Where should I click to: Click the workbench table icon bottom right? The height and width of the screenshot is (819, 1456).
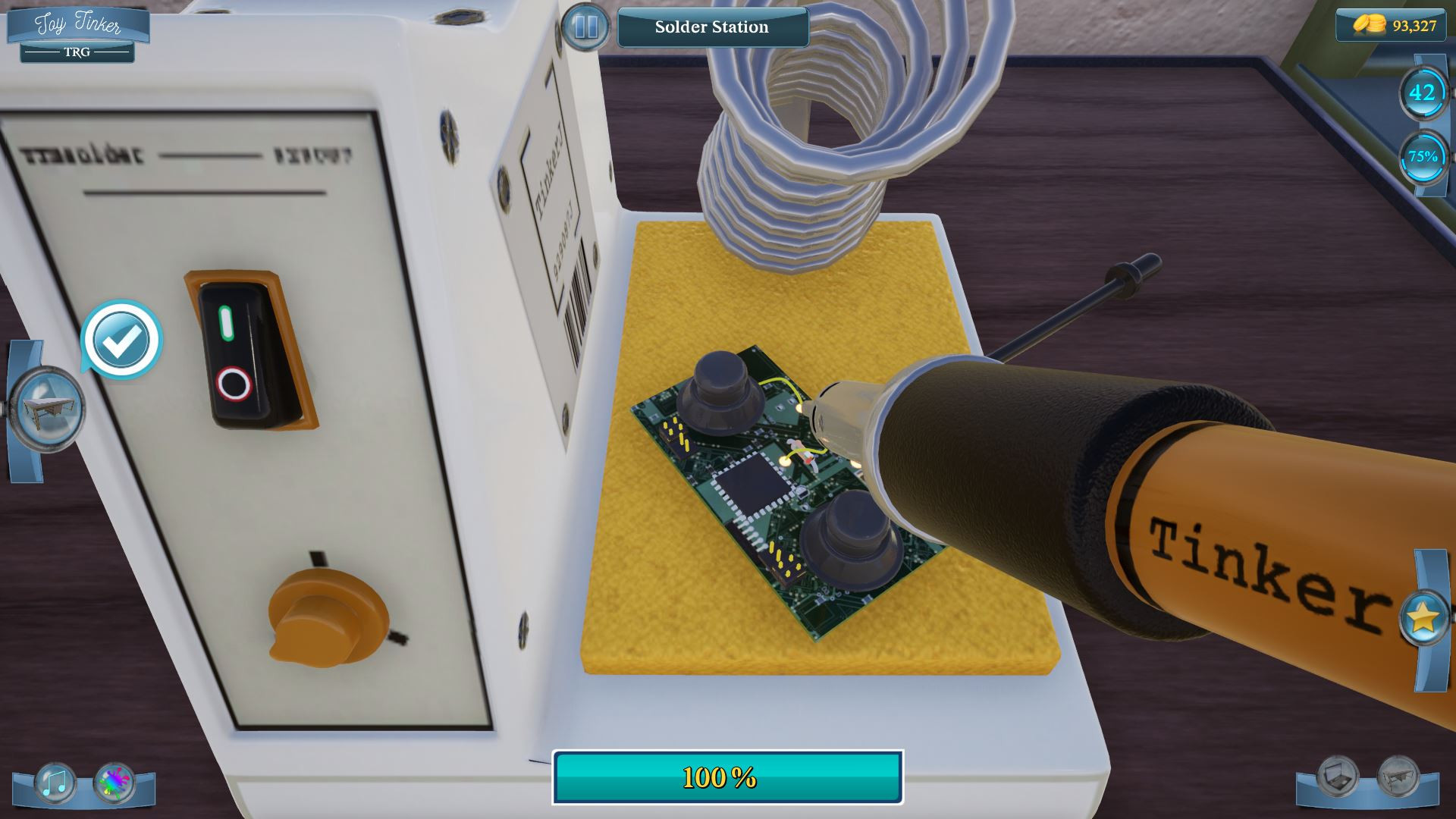[x=1398, y=775]
